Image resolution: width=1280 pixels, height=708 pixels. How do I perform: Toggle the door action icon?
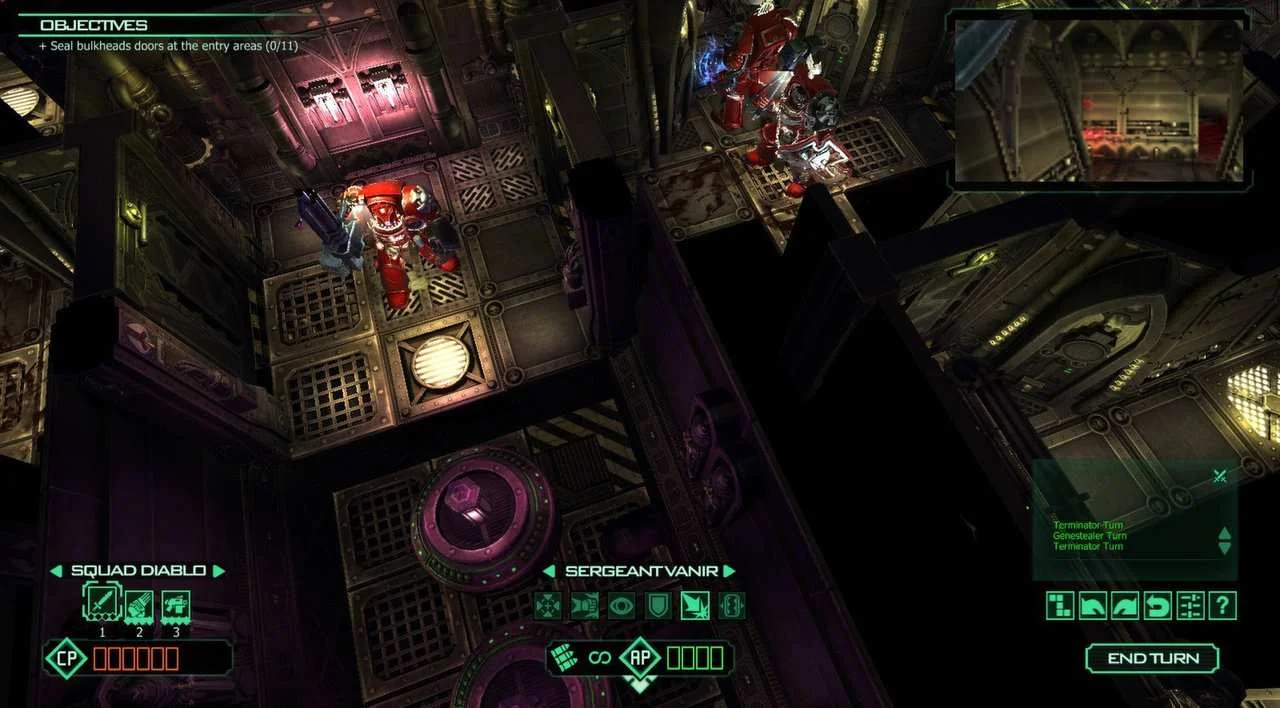coord(731,605)
